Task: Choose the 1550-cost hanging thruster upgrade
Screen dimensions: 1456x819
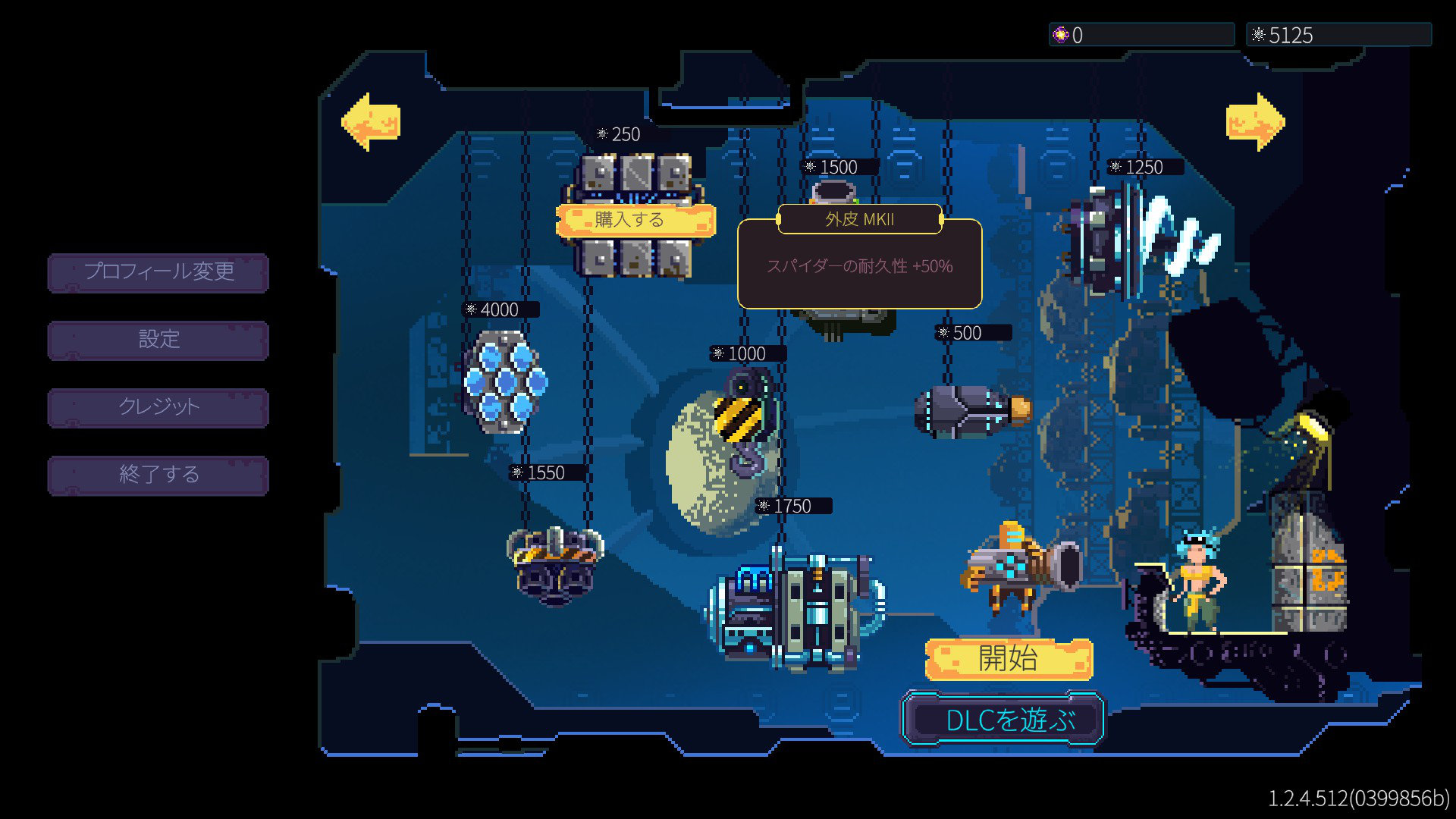Action: [x=555, y=565]
